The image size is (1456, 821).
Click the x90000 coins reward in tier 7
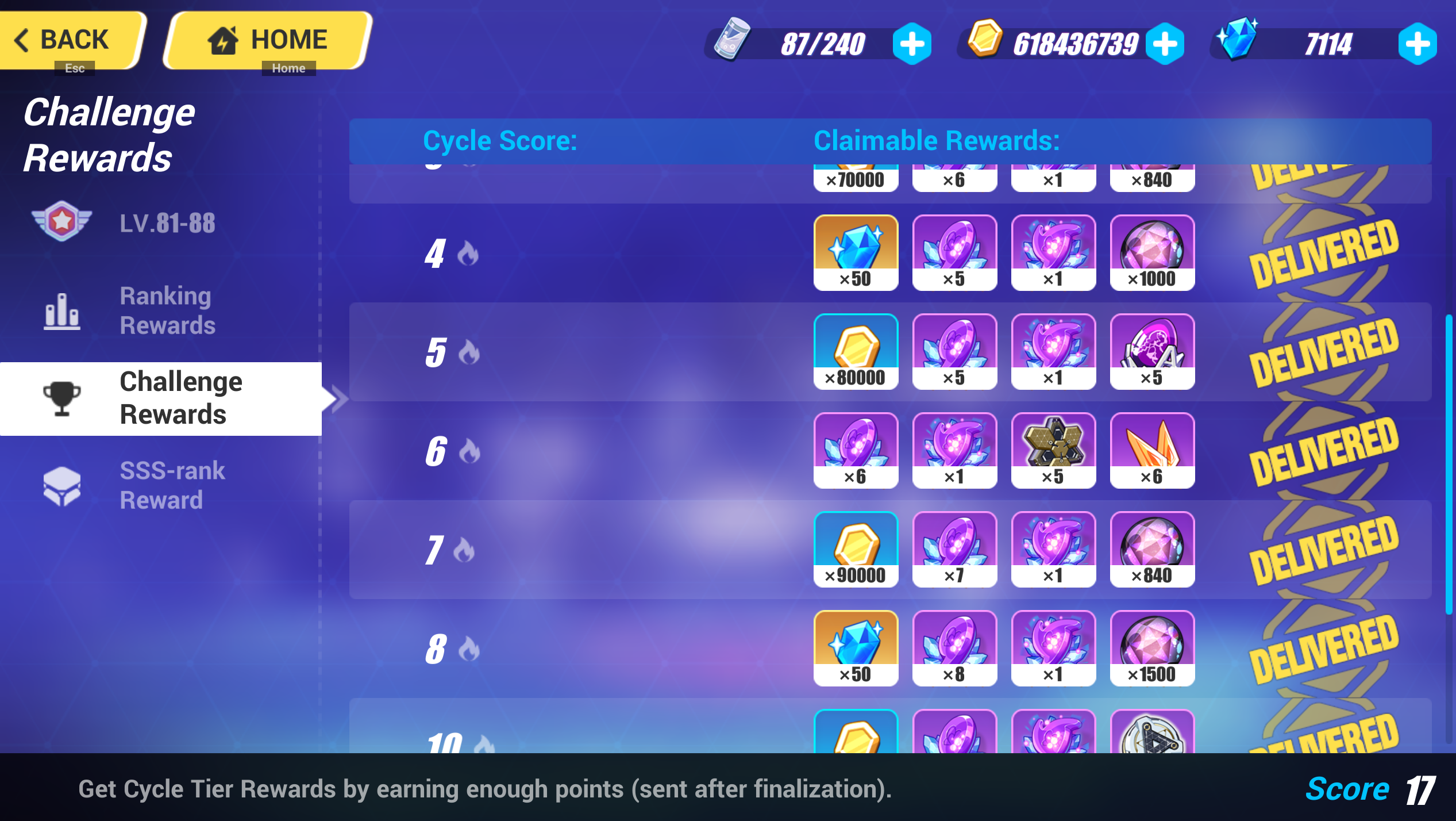pos(856,549)
